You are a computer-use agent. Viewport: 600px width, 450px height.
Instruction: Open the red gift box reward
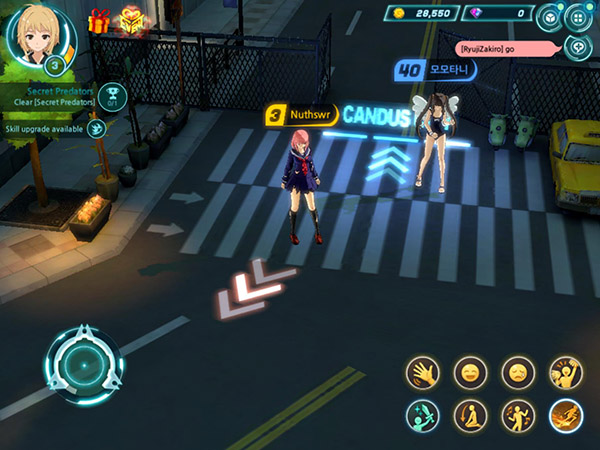click(x=98, y=20)
